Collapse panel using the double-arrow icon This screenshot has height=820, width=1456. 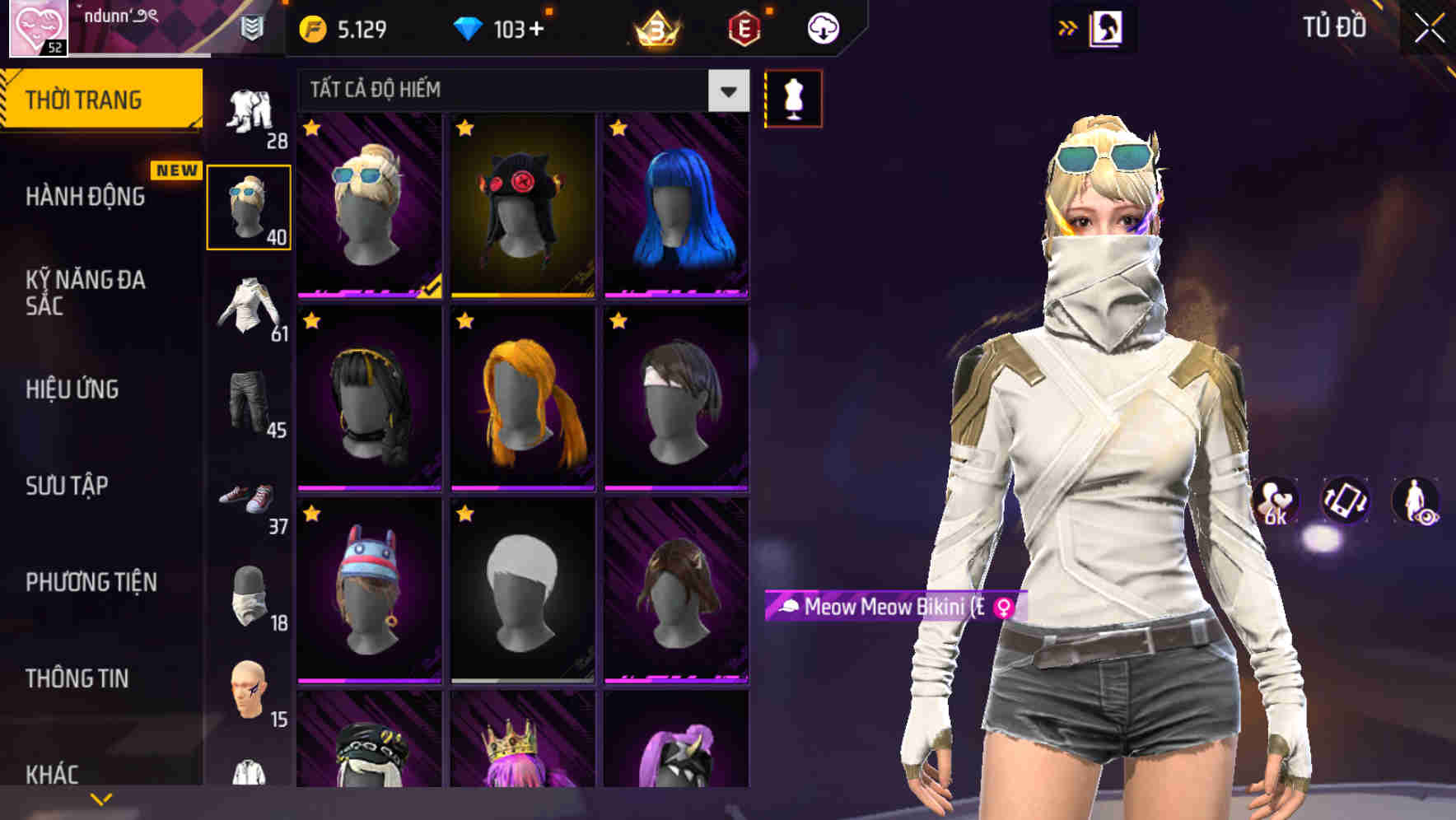pyautogui.click(x=1066, y=27)
